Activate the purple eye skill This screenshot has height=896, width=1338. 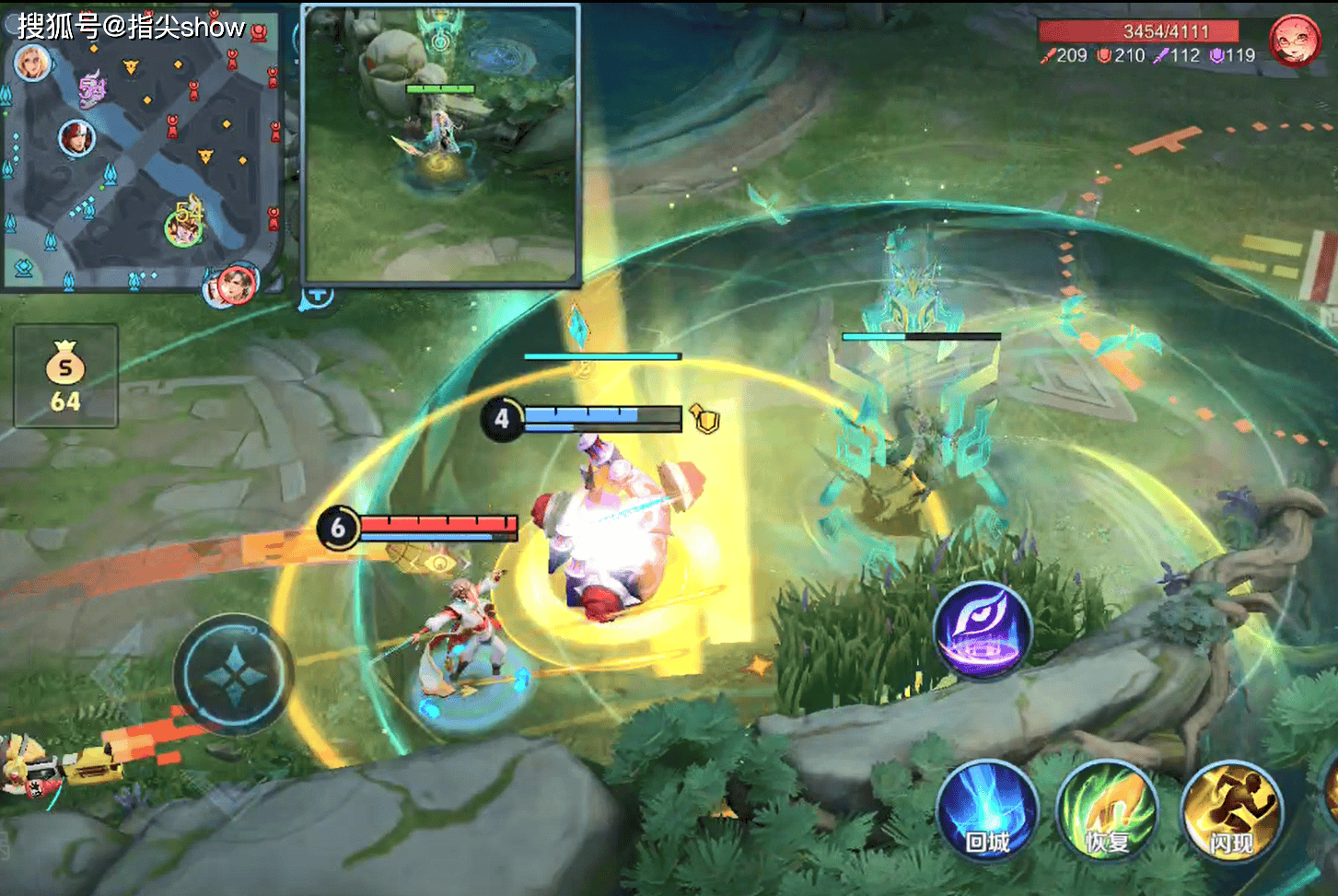coord(983,631)
